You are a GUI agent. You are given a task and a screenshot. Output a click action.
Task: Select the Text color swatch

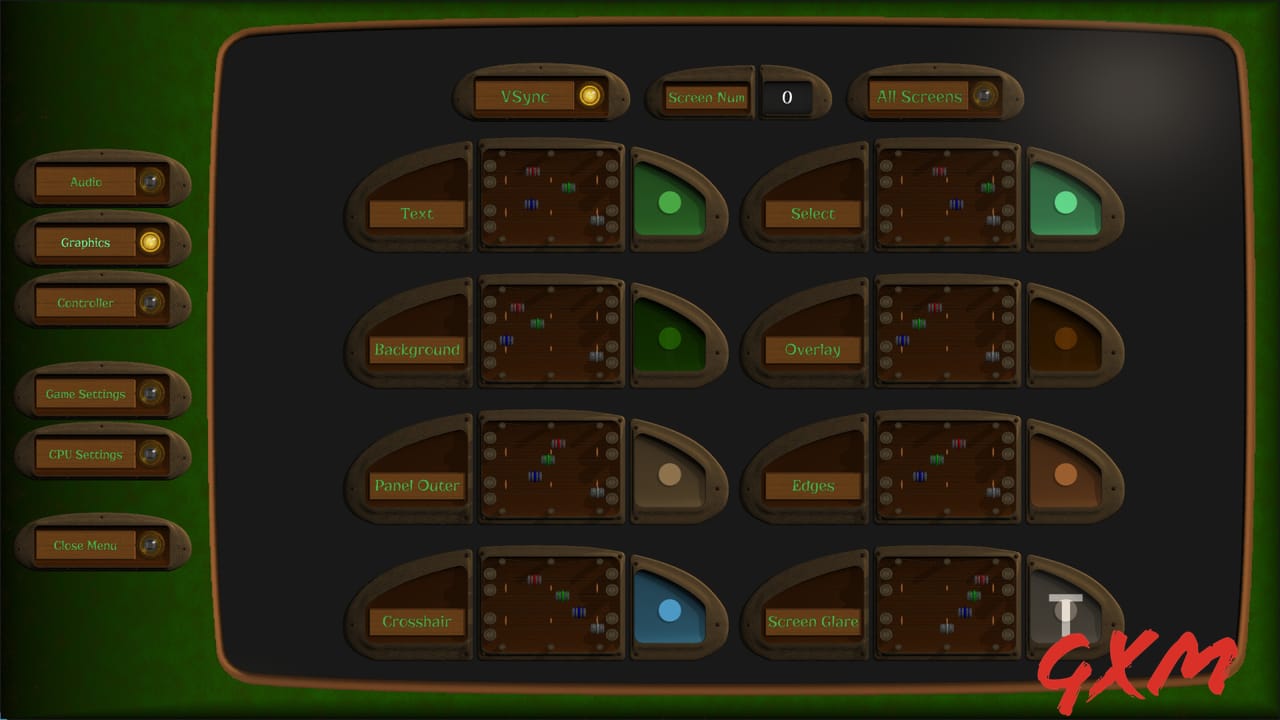point(669,202)
